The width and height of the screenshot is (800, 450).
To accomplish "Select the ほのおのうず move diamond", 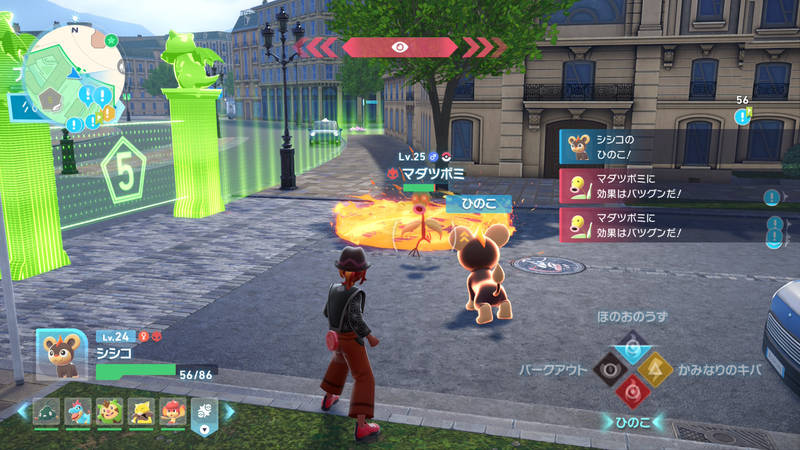I will point(632,347).
